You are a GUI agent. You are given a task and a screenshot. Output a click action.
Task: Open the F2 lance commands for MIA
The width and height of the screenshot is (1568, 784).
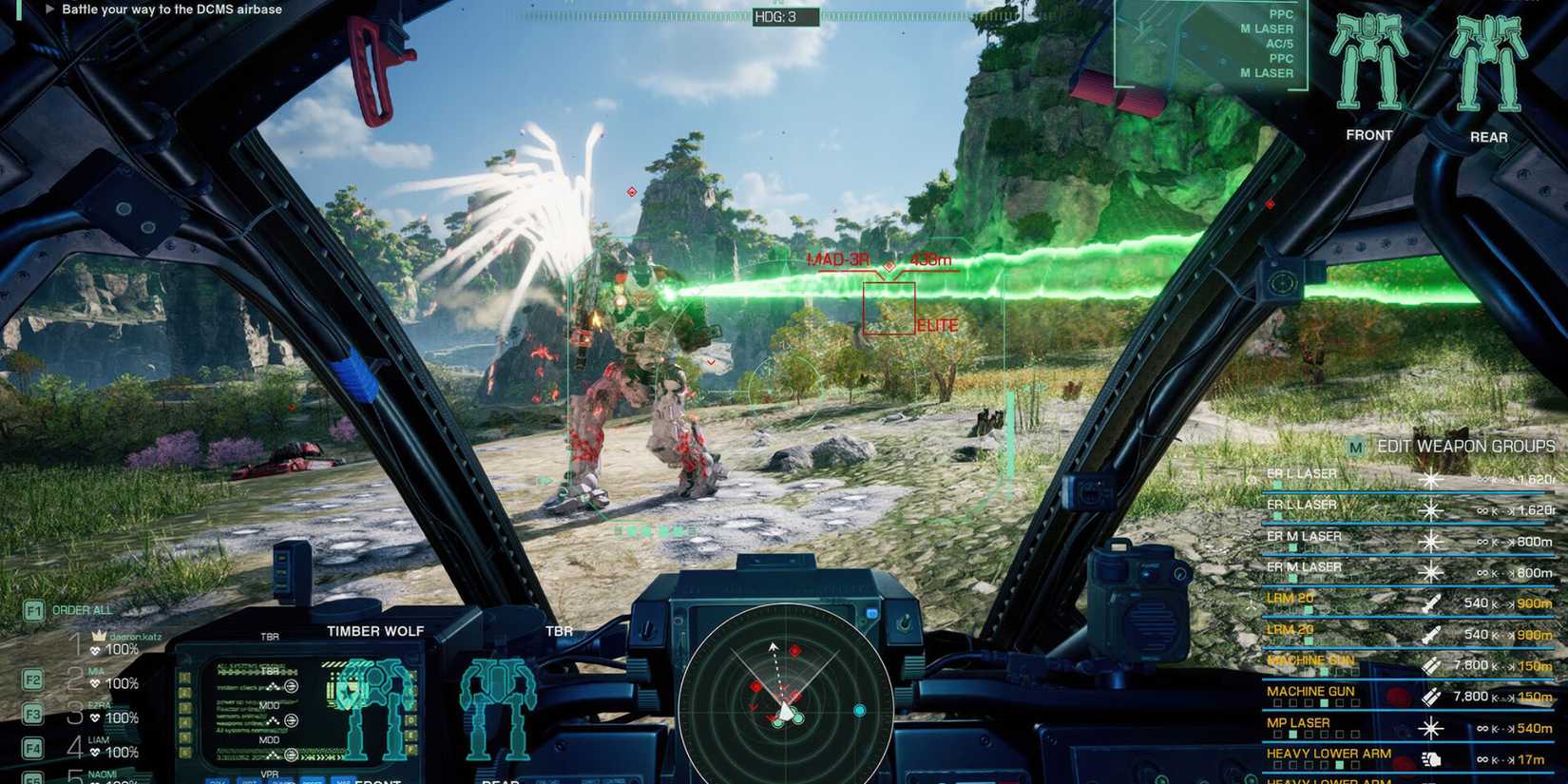click(x=33, y=678)
